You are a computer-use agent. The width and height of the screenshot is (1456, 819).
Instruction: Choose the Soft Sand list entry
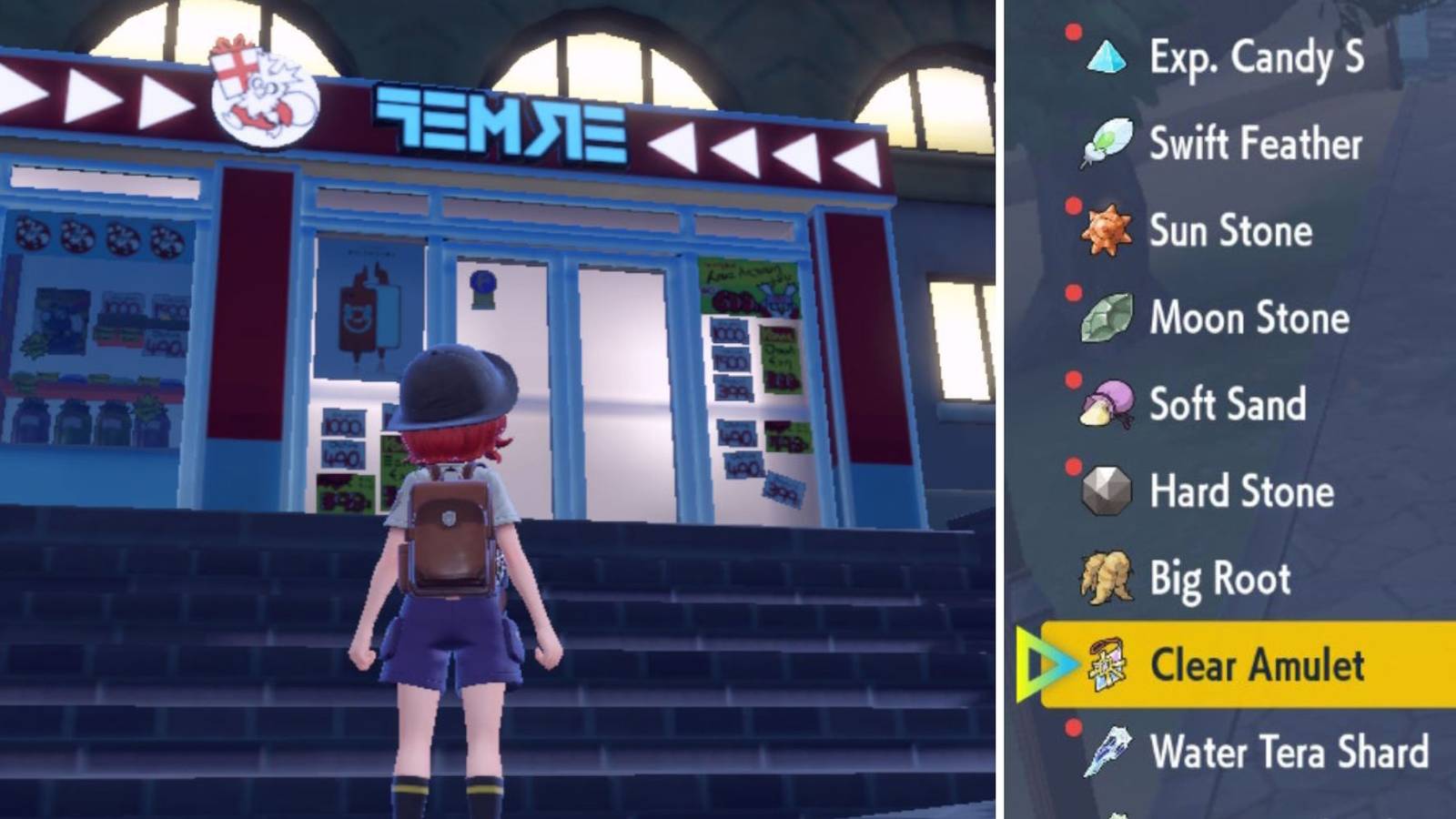coord(1227,404)
